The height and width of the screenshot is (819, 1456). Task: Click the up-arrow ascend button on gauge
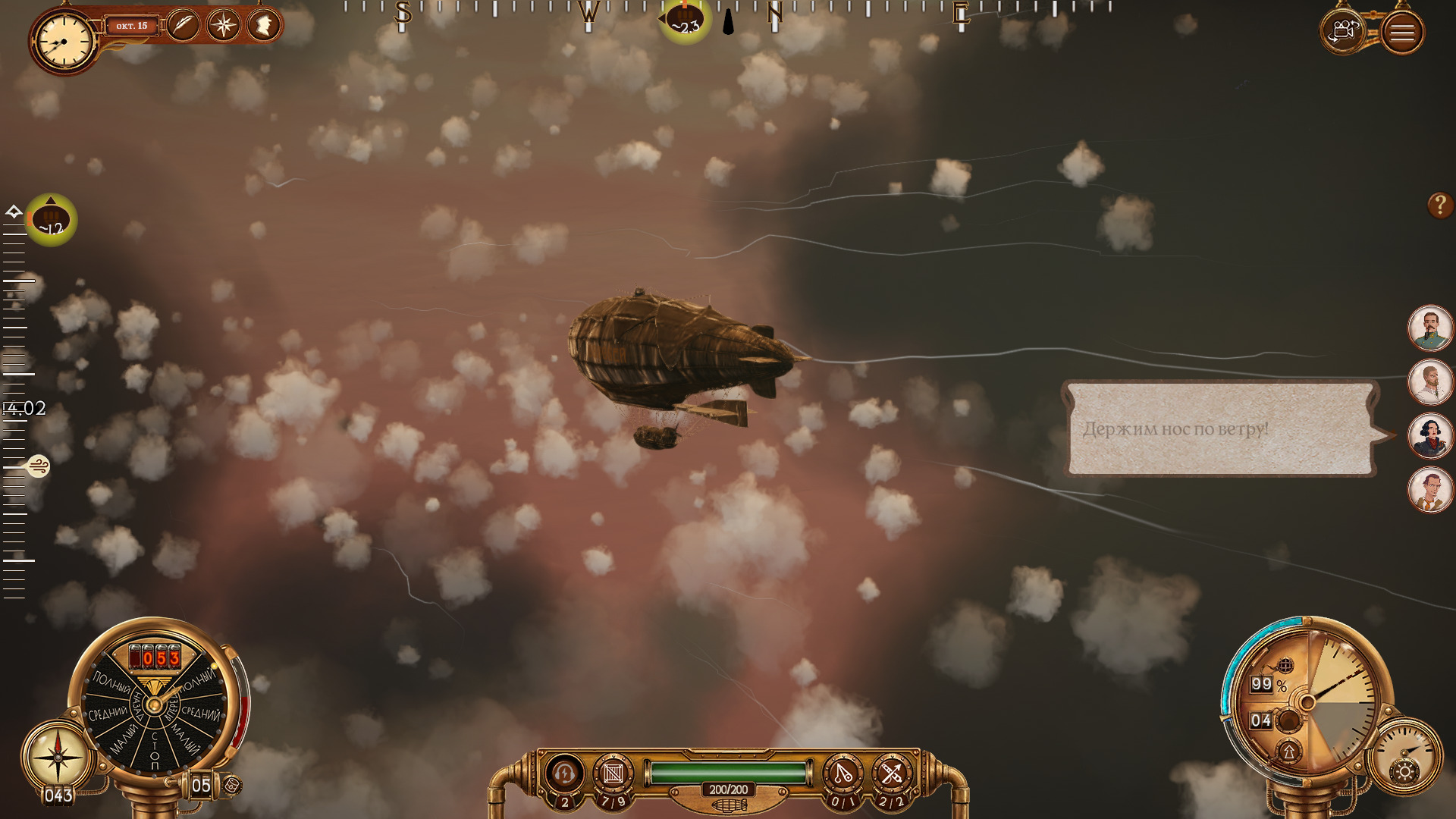point(1288,752)
